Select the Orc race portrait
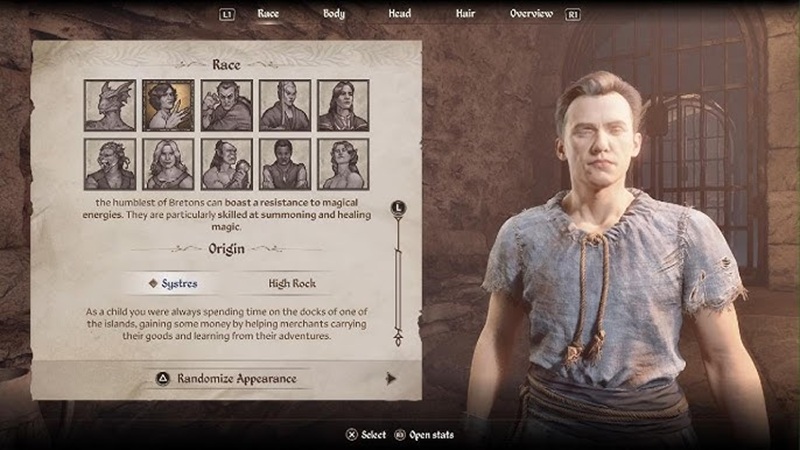Screen dimensions: 800x450 227,164
